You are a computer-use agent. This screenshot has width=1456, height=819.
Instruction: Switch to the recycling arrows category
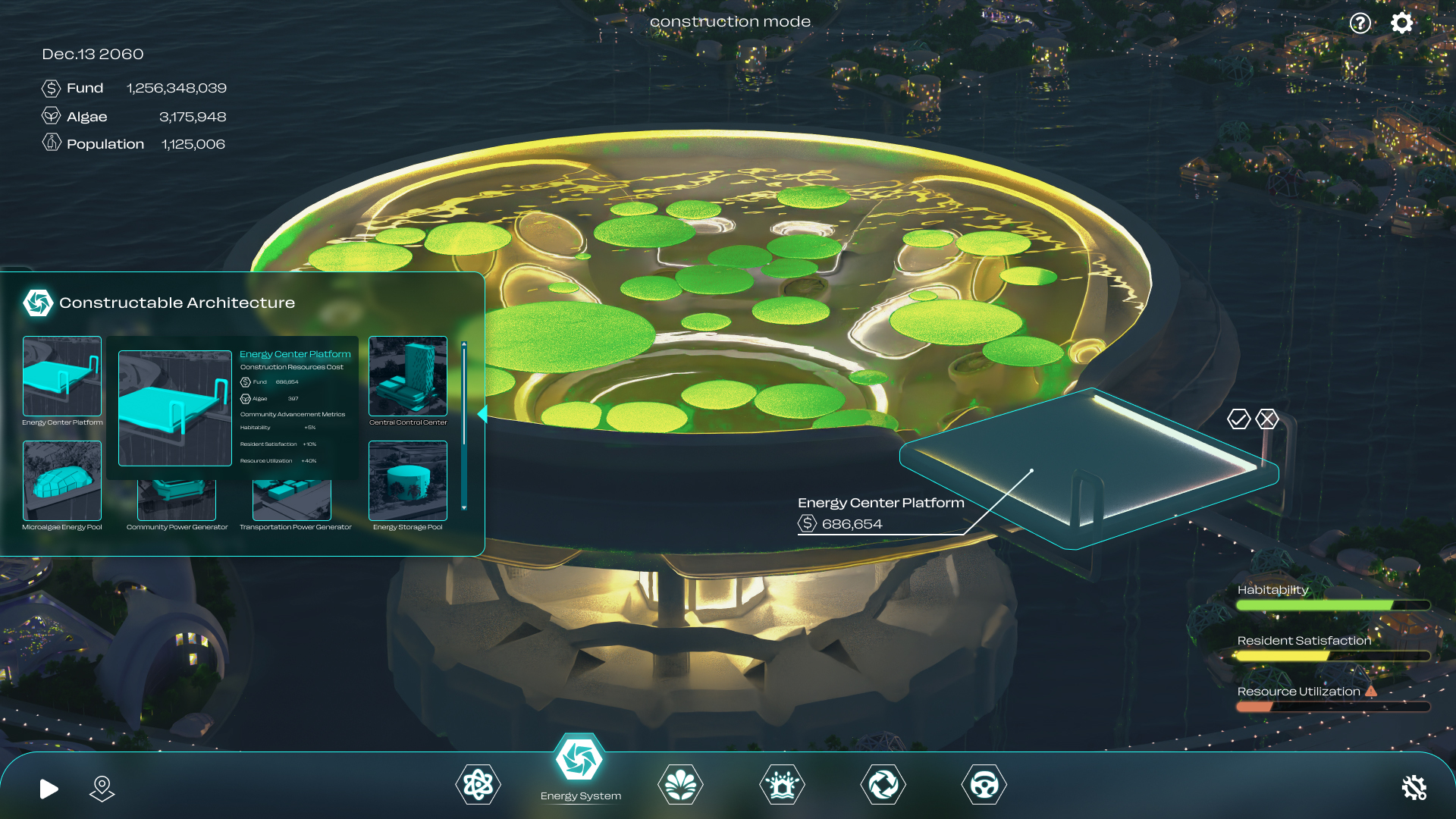click(x=883, y=785)
